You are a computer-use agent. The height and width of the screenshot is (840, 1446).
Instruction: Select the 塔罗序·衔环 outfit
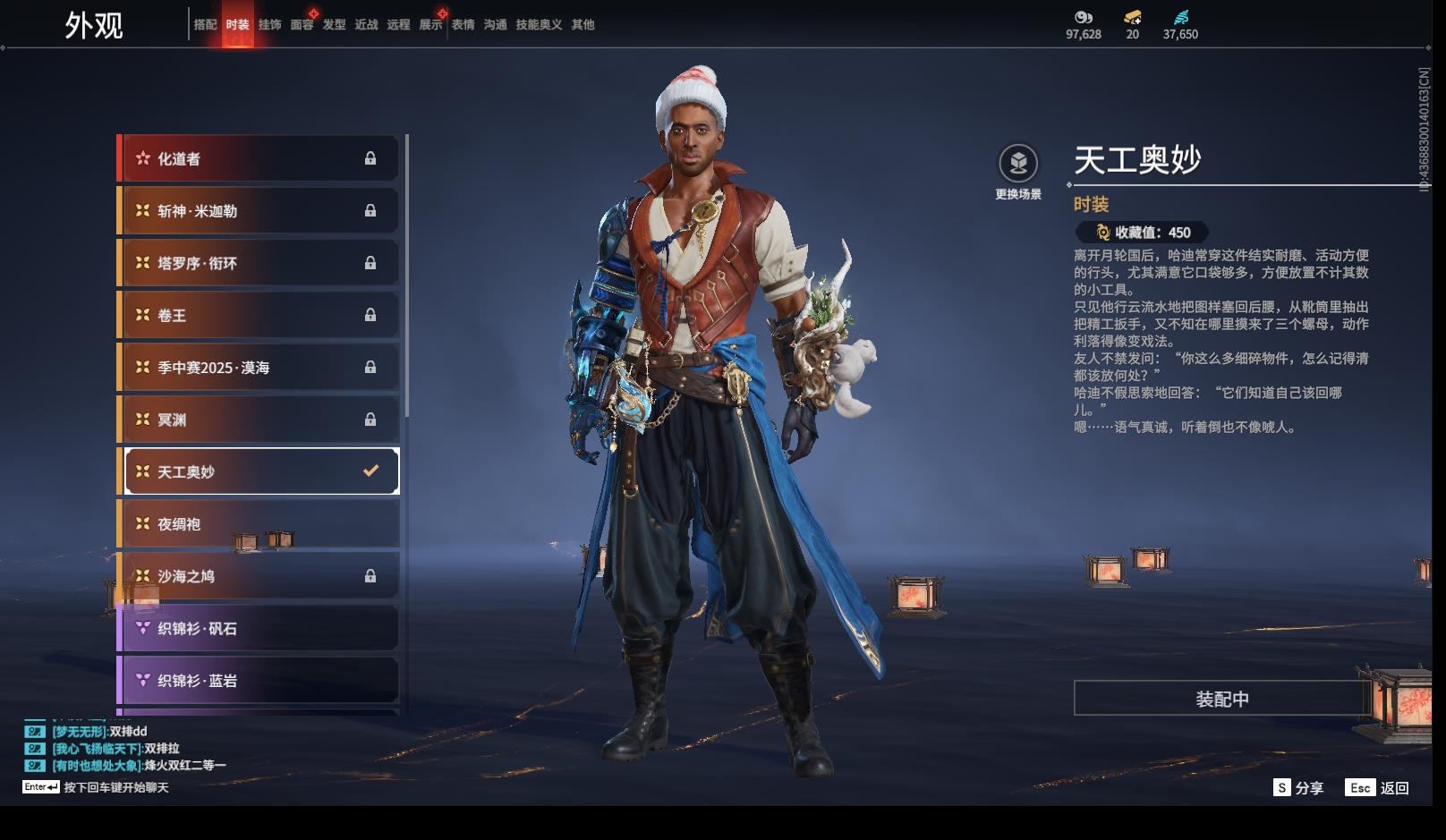(259, 263)
